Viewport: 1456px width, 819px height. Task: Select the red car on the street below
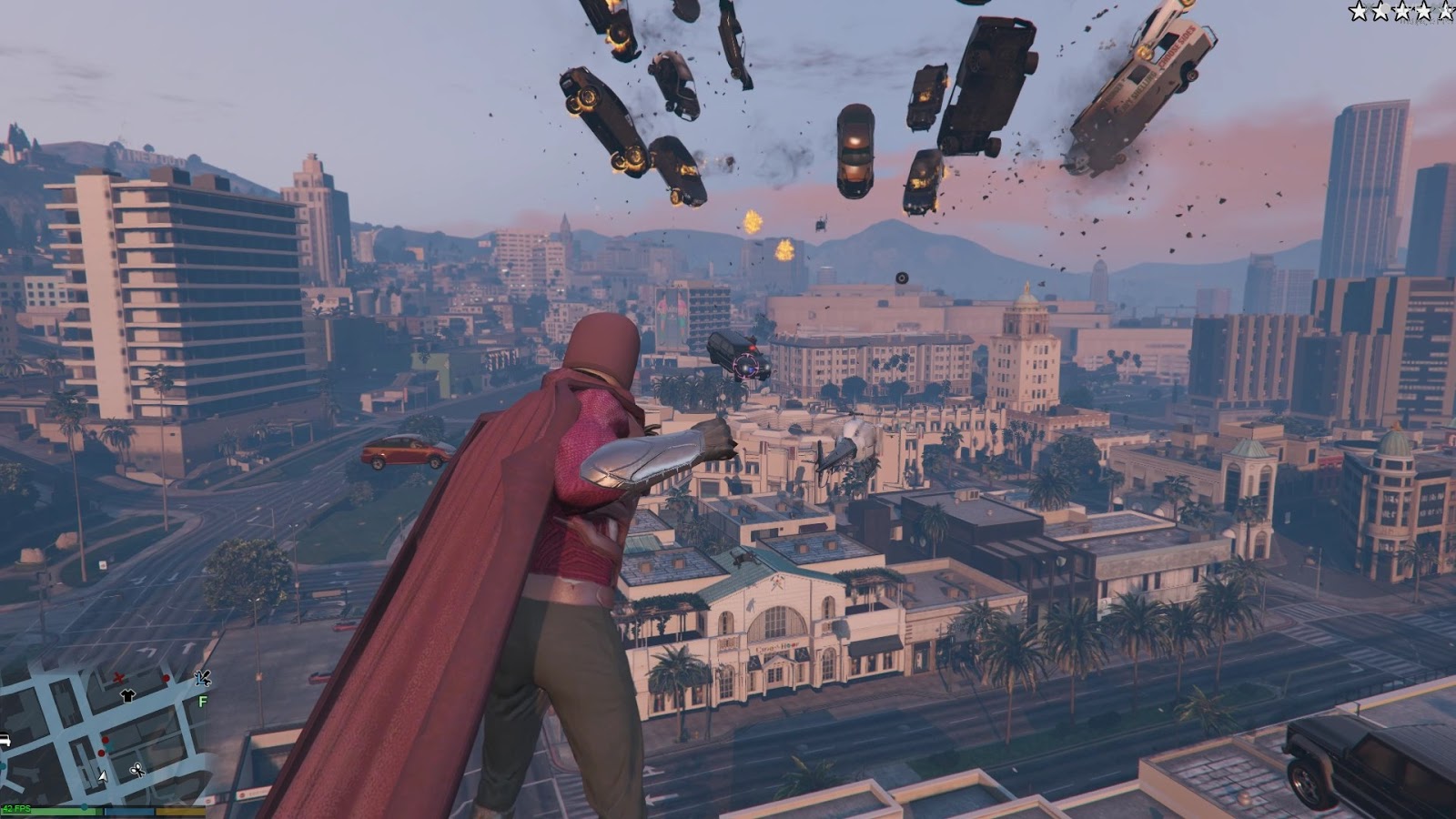(x=404, y=450)
